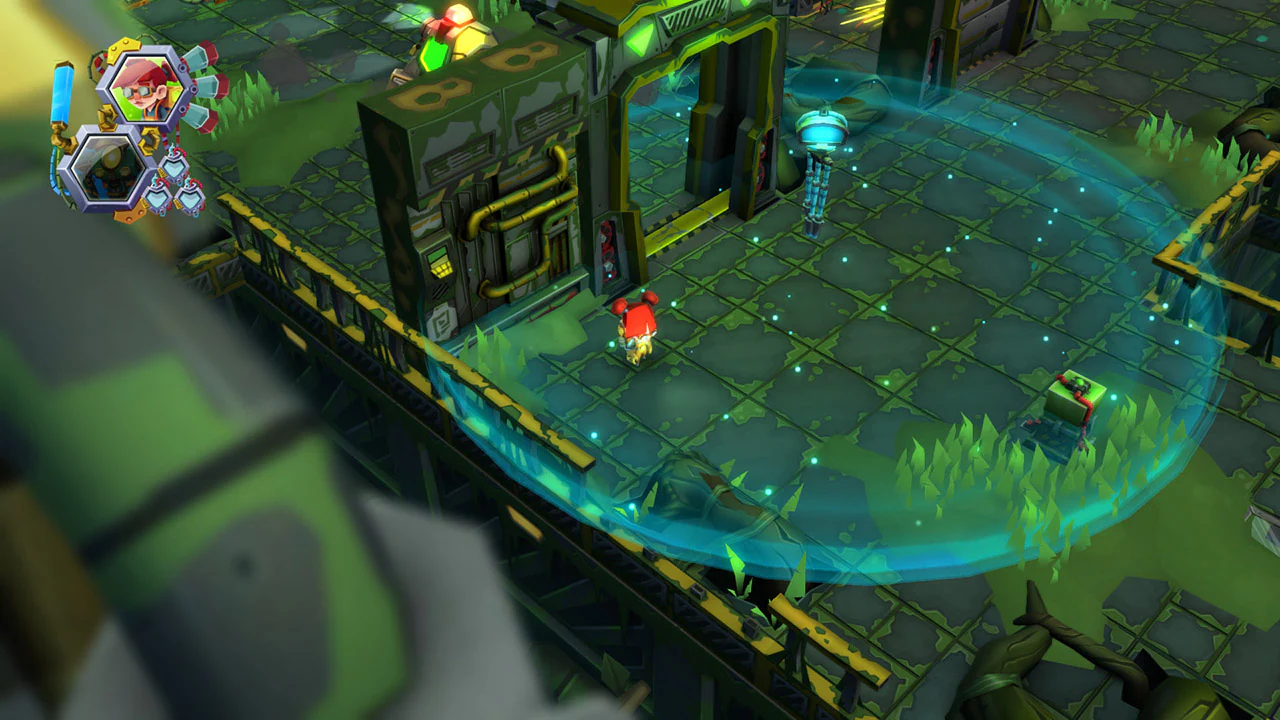Click the blue energy bar

point(62,93)
